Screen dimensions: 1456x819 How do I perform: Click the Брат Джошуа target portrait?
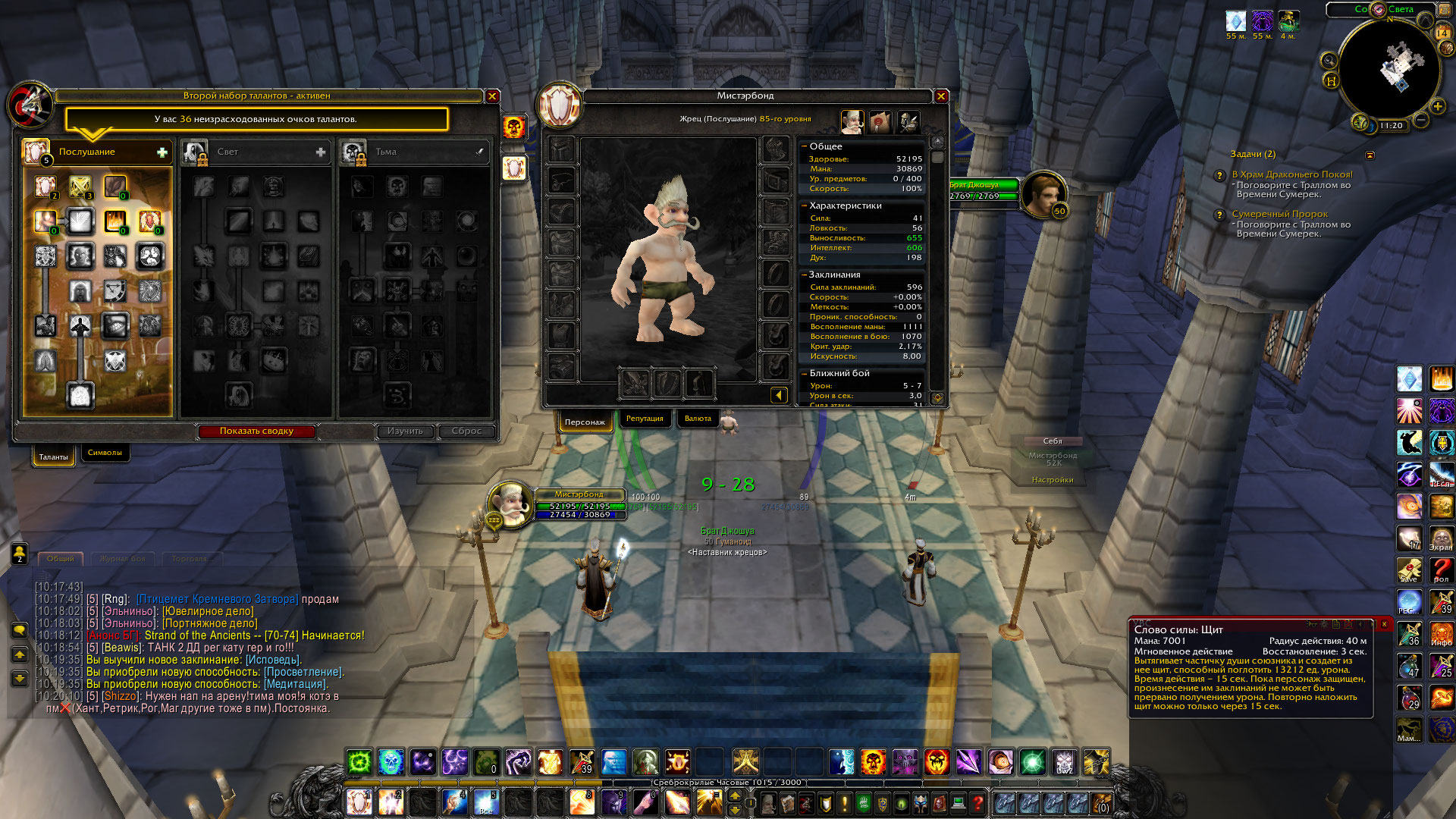click(x=1043, y=194)
